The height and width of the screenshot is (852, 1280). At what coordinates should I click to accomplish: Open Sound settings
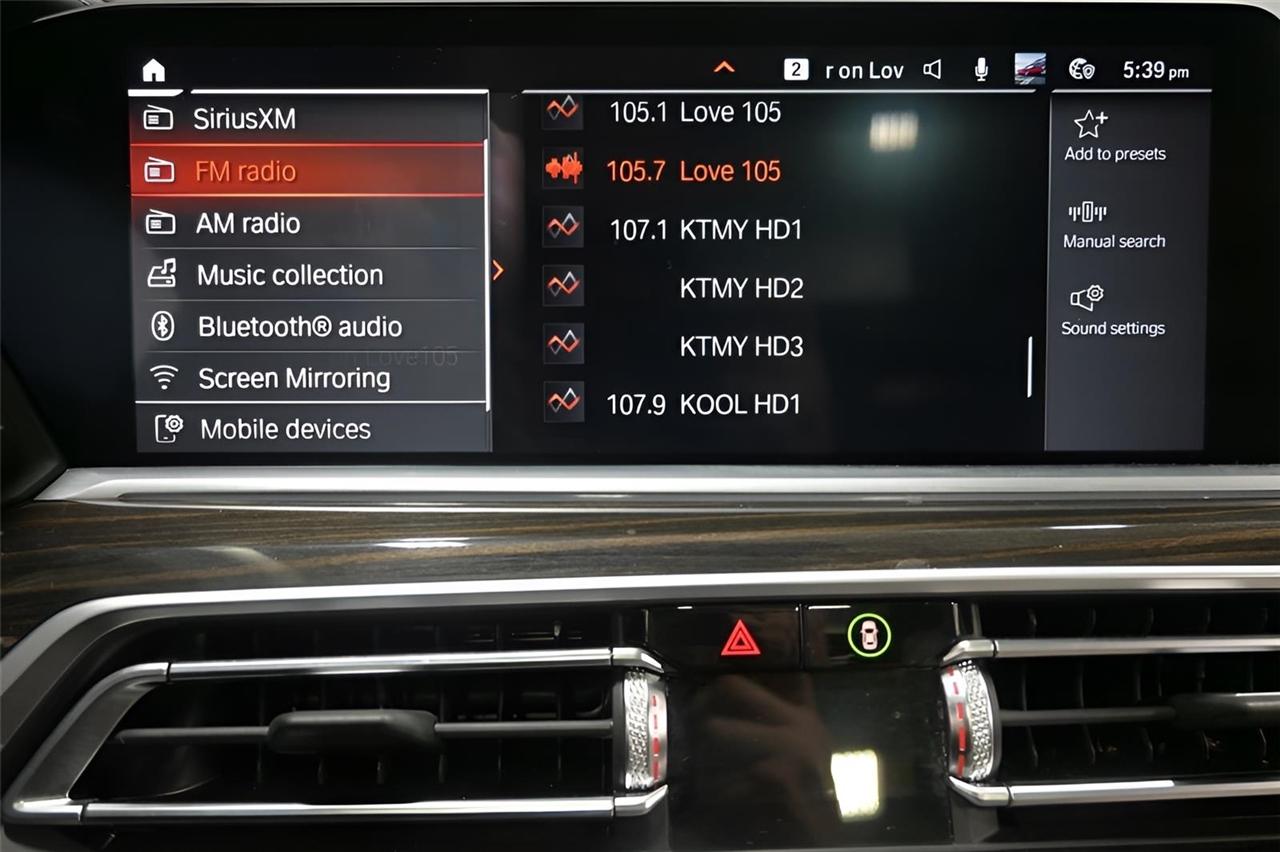(x=1112, y=311)
